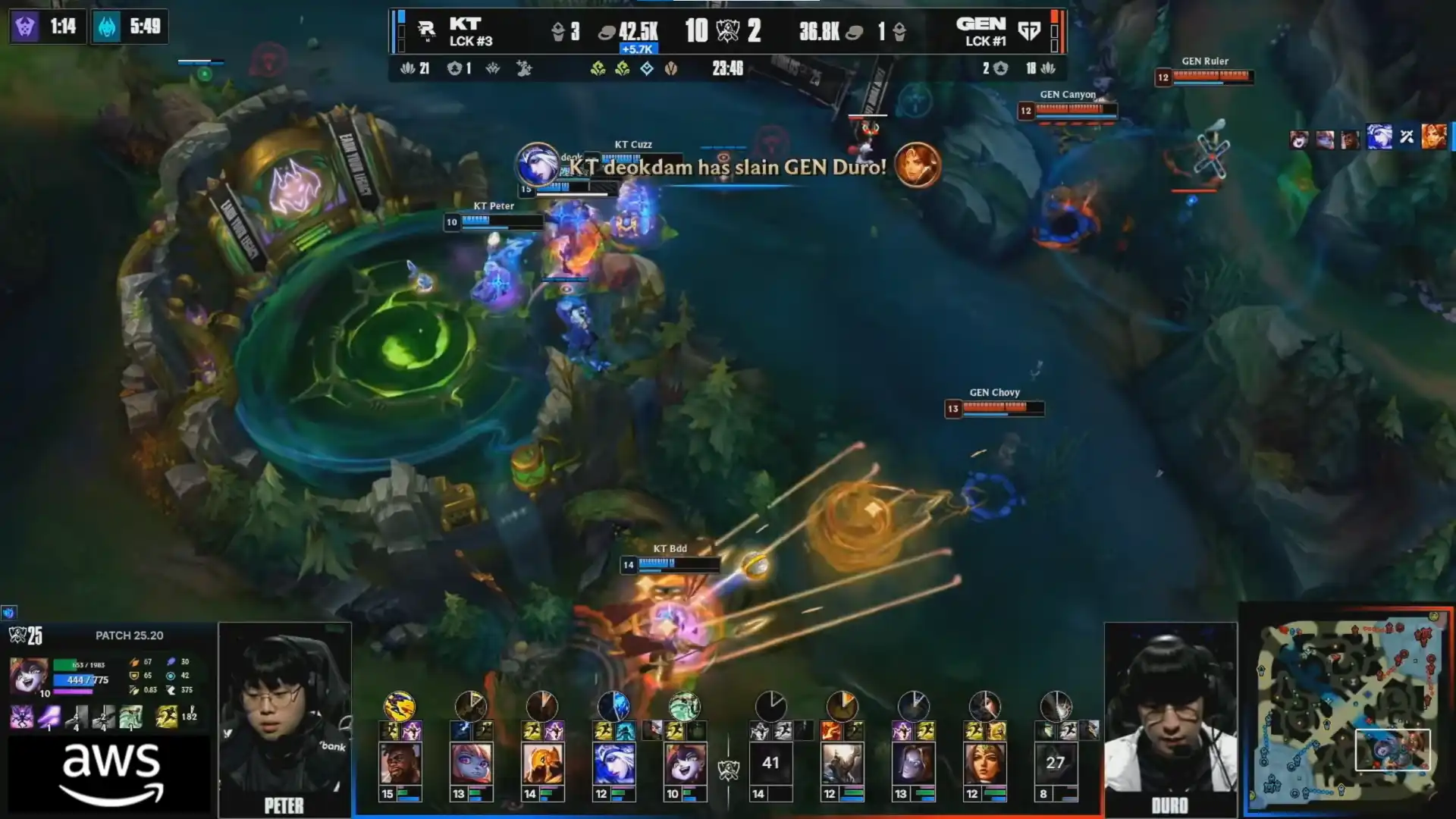
Task: Click the KT team logo on scoreboard
Action: 426,31
